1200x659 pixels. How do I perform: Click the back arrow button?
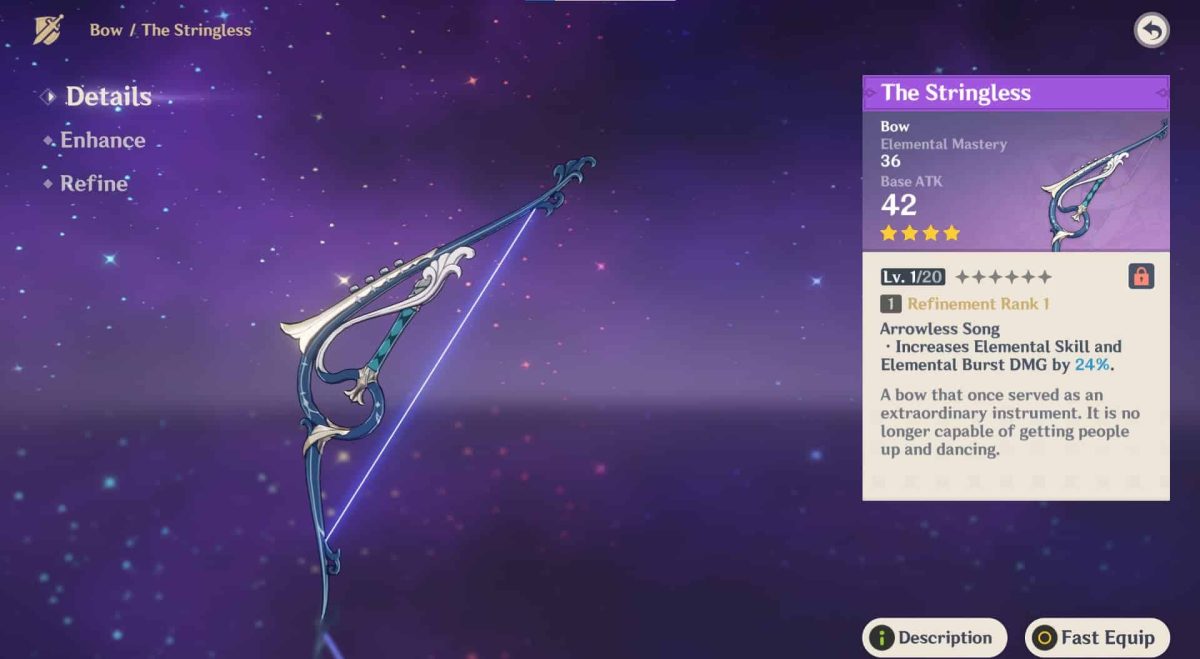click(x=1151, y=31)
